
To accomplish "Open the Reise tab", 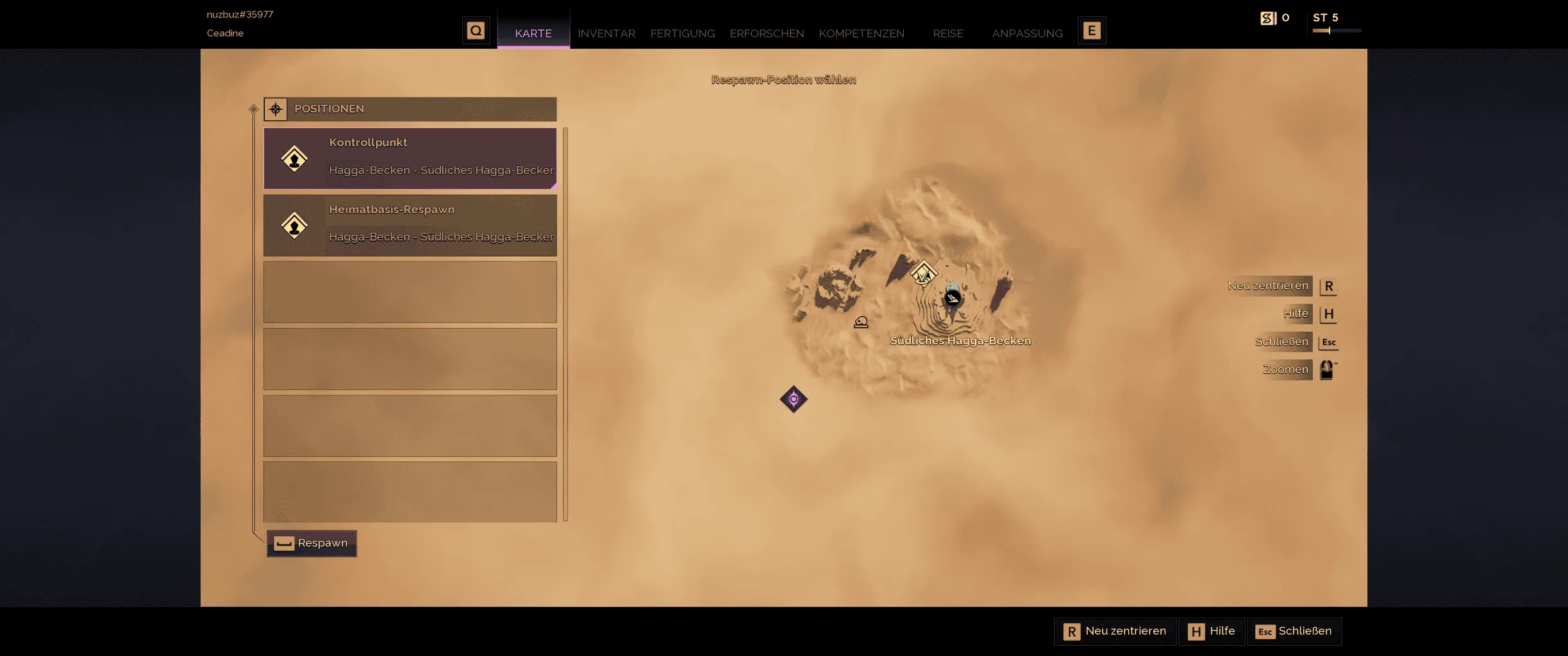I will point(947,33).
